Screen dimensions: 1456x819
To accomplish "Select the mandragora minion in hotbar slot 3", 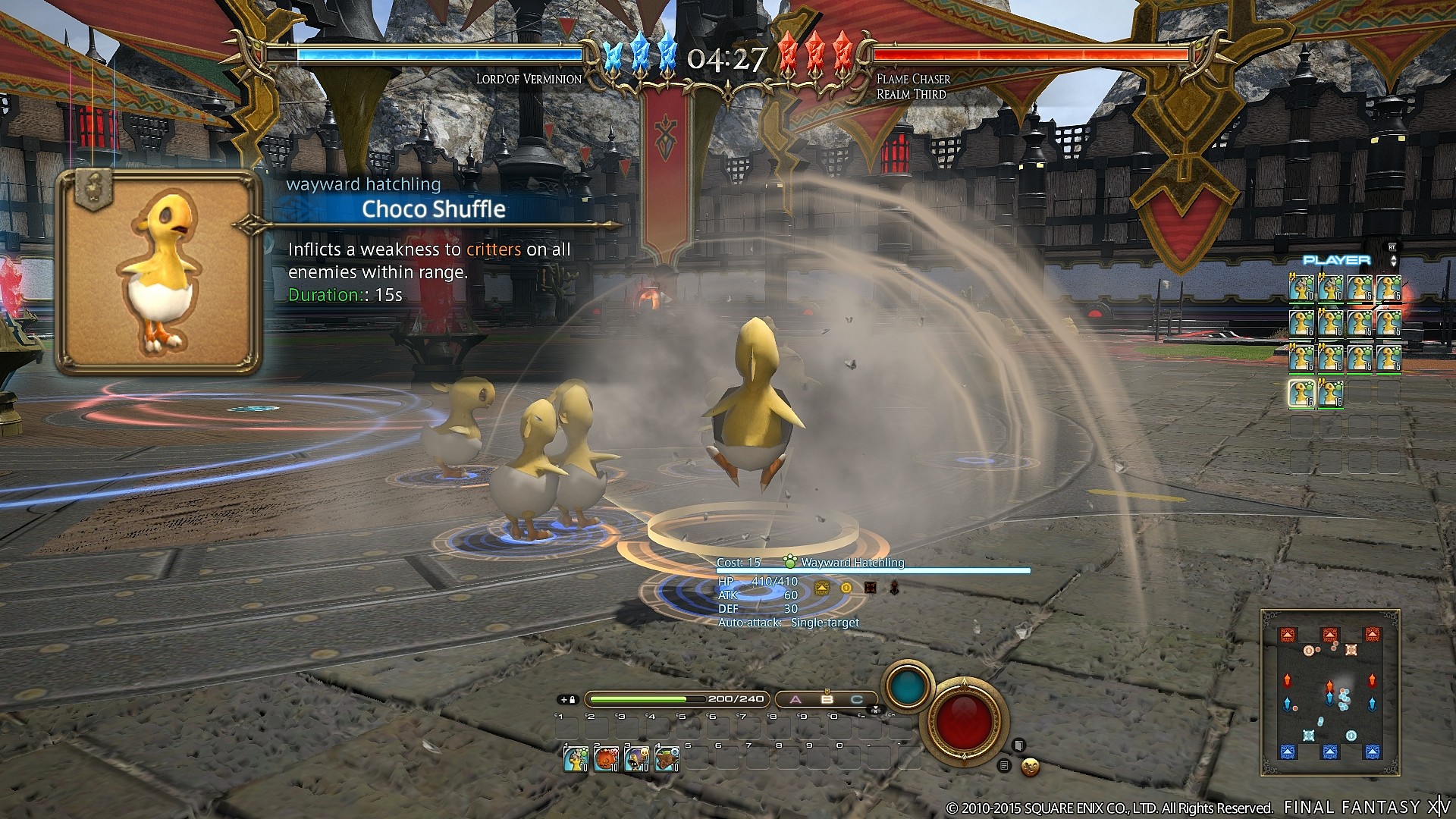I will (x=635, y=760).
